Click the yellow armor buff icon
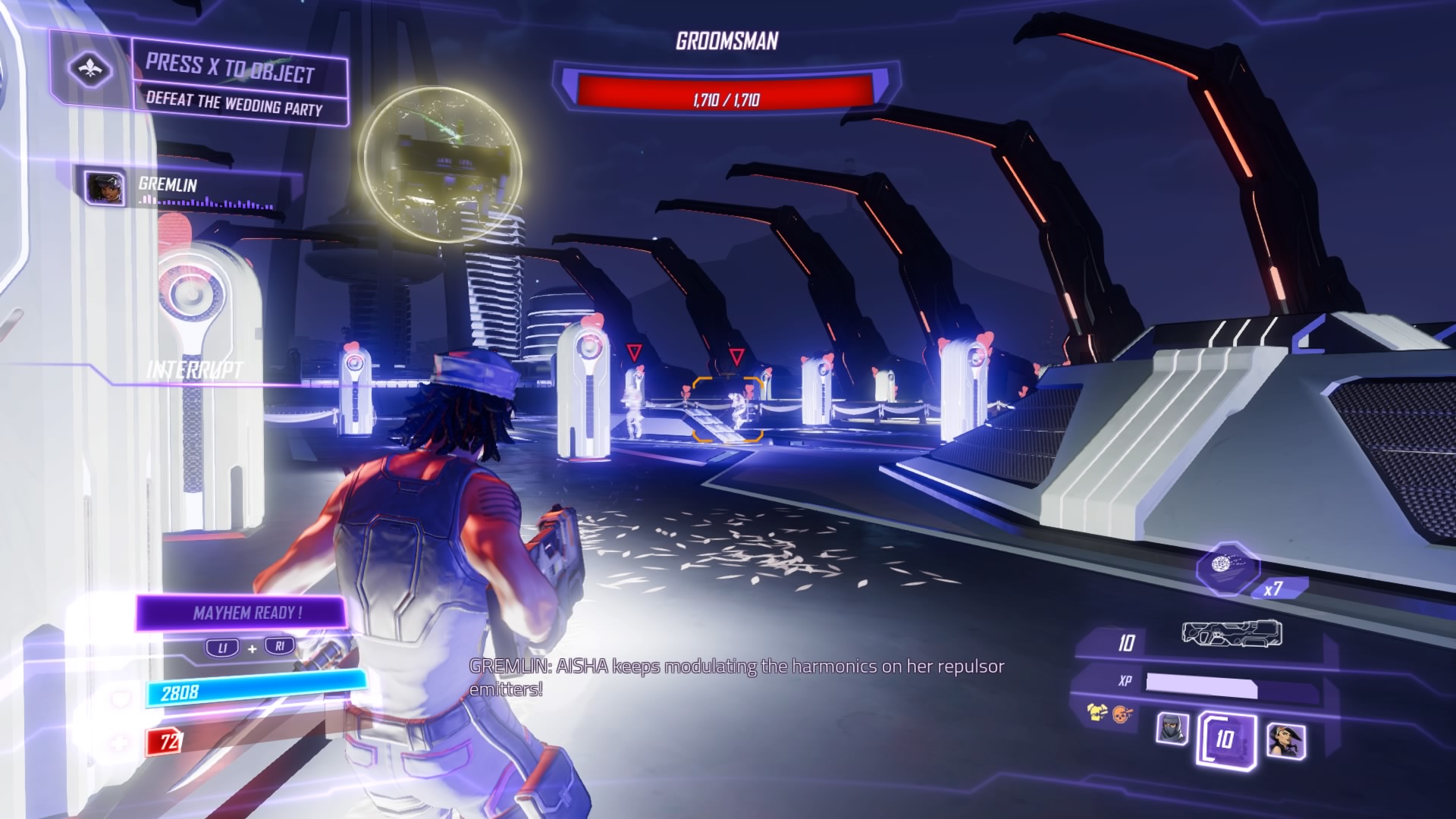This screenshot has width=1456, height=819. (x=1097, y=712)
